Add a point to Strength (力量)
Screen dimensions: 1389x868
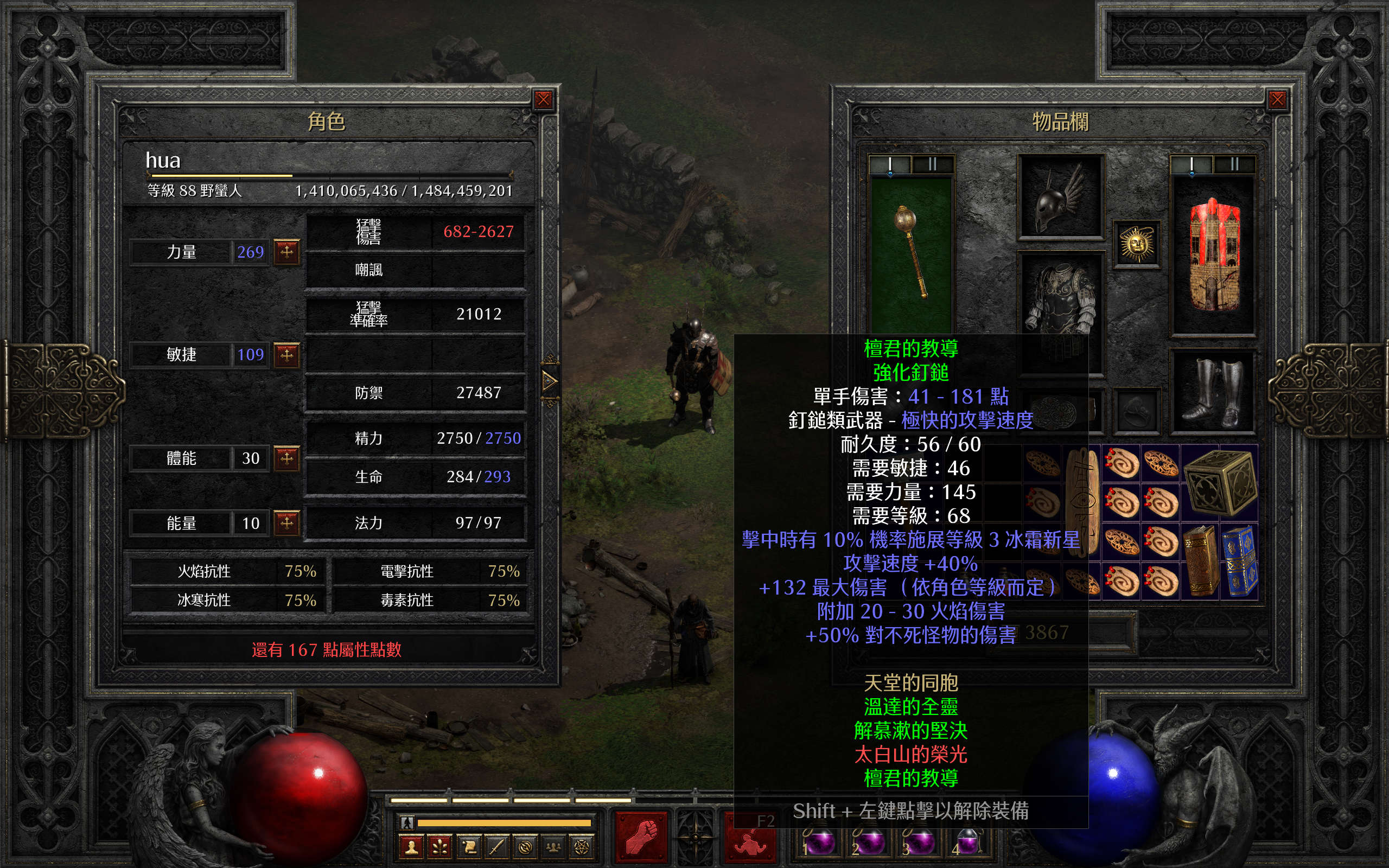click(x=286, y=251)
